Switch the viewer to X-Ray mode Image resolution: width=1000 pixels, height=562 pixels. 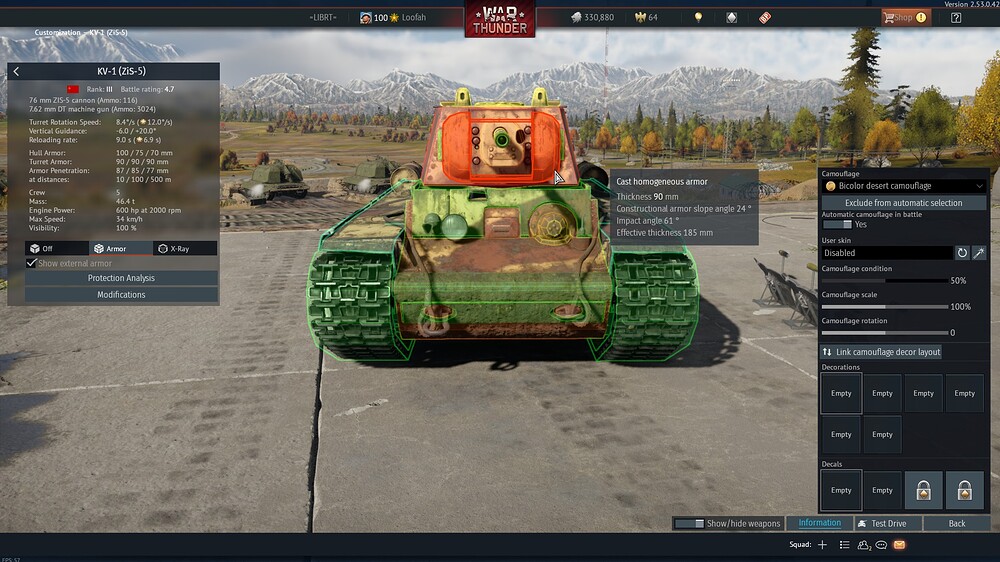pyautogui.click(x=185, y=248)
